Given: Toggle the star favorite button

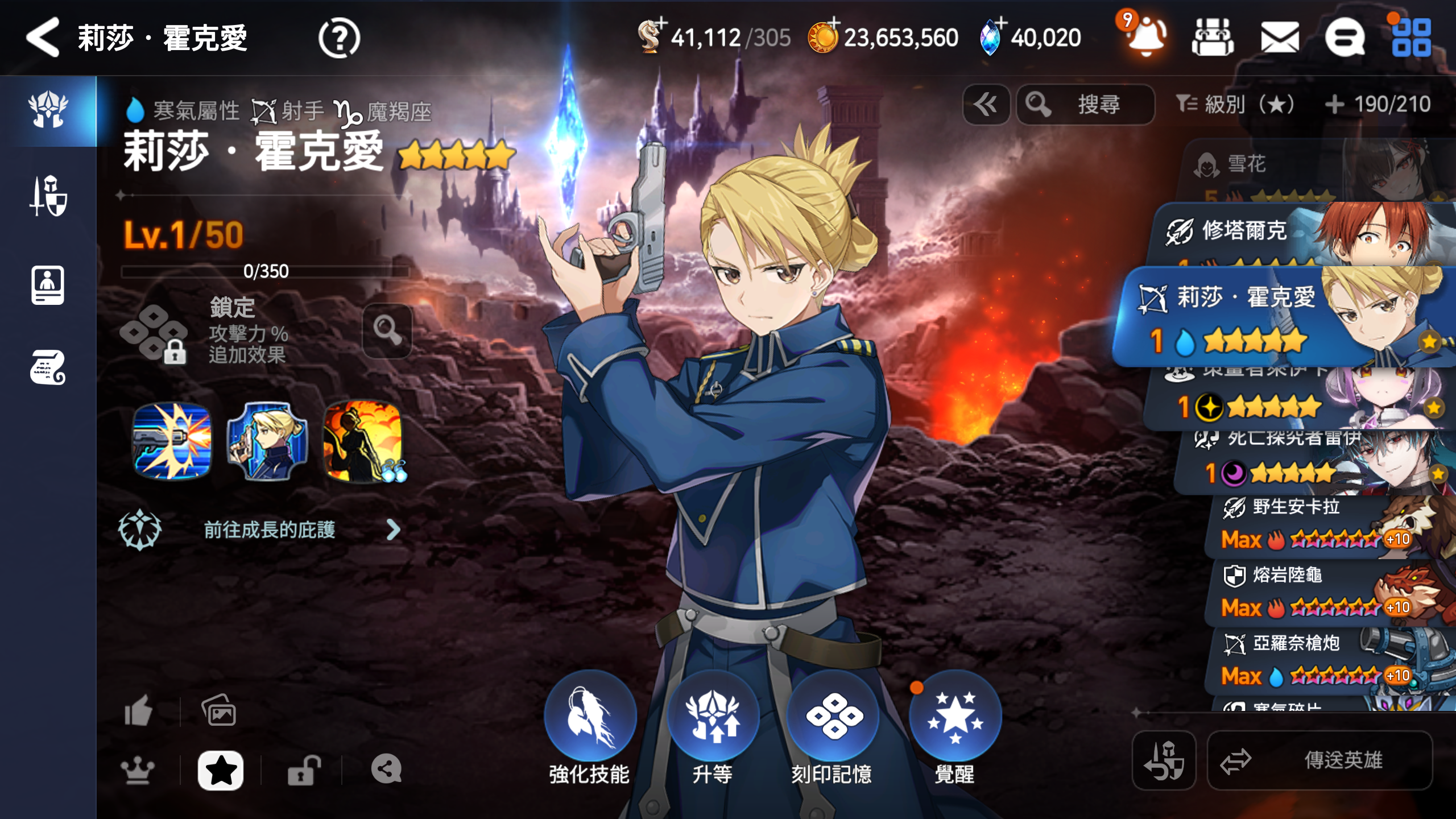Looking at the screenshot, I should point(221,771).
